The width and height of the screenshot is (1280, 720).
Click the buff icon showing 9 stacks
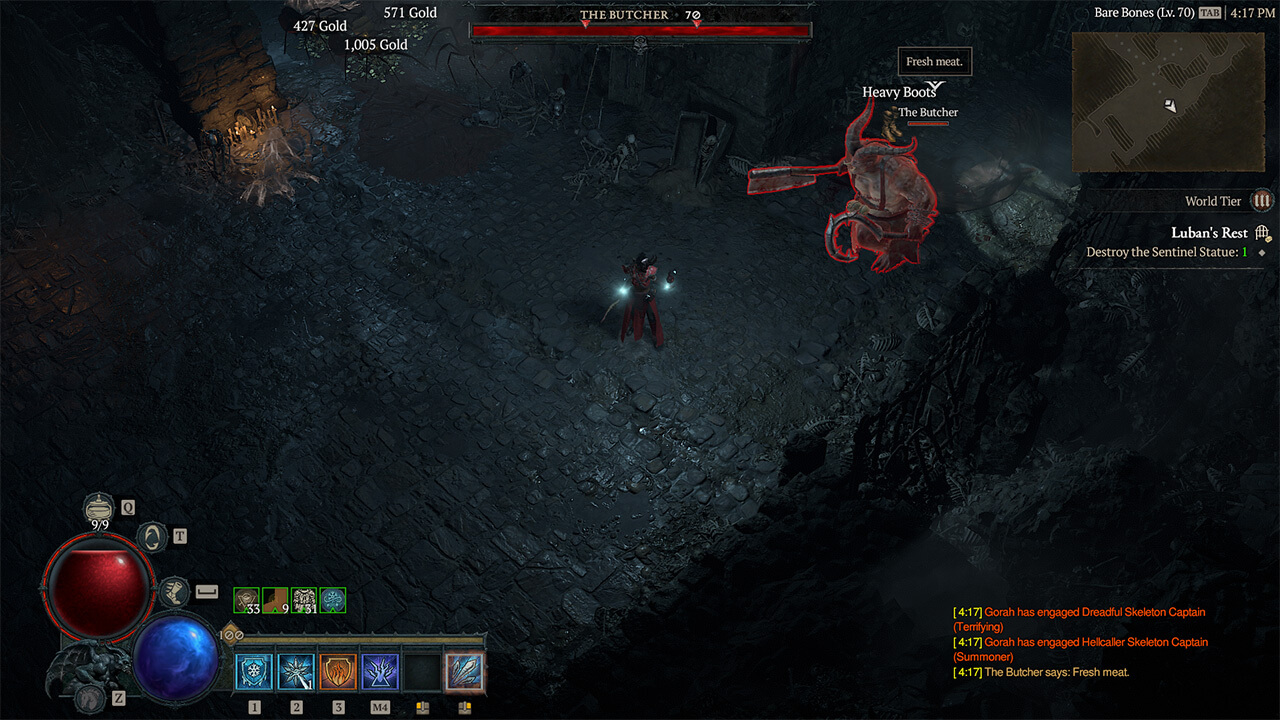click(x=273, y=600)
